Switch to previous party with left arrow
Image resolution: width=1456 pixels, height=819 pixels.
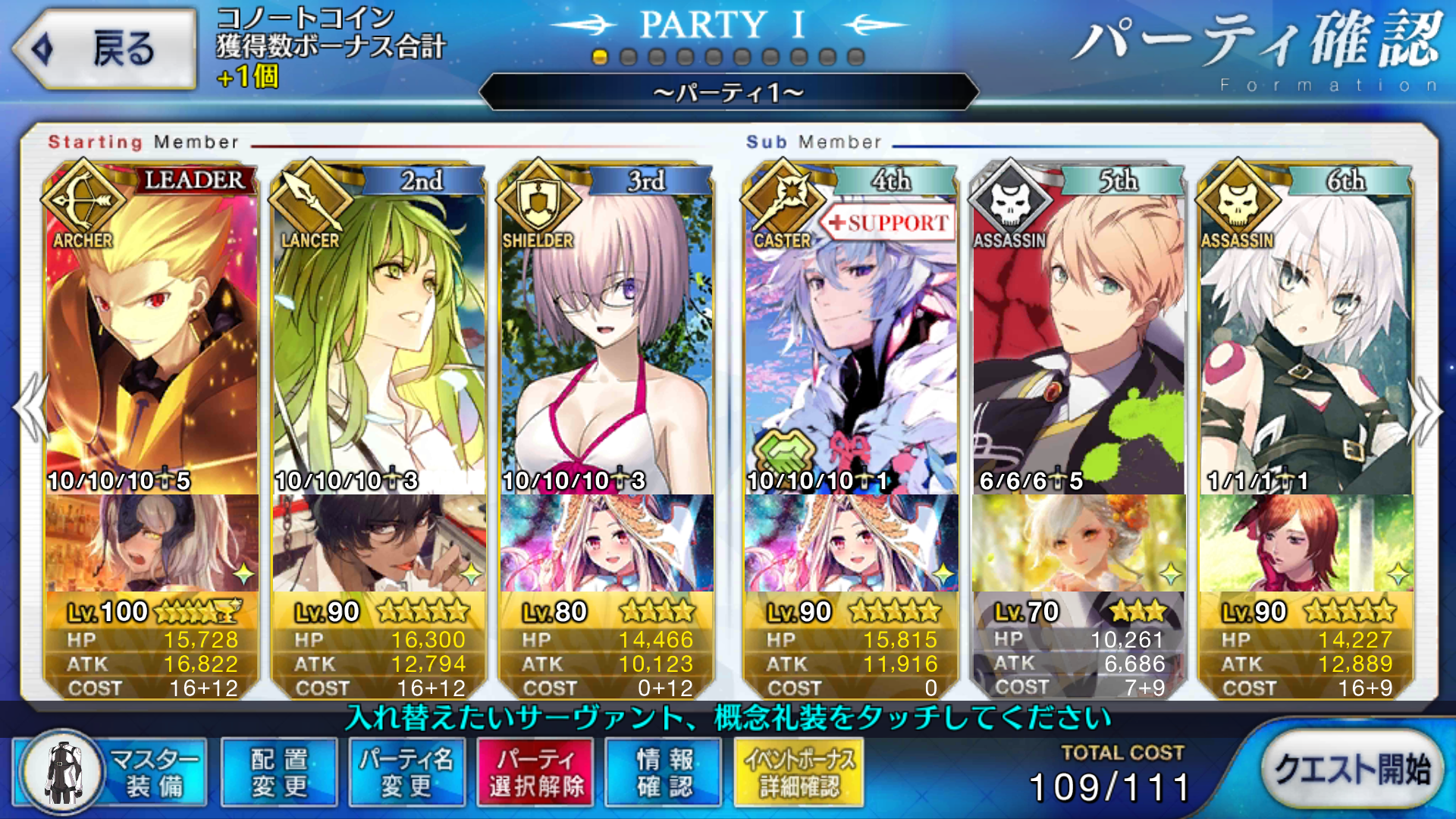click(x=30, y=409)
